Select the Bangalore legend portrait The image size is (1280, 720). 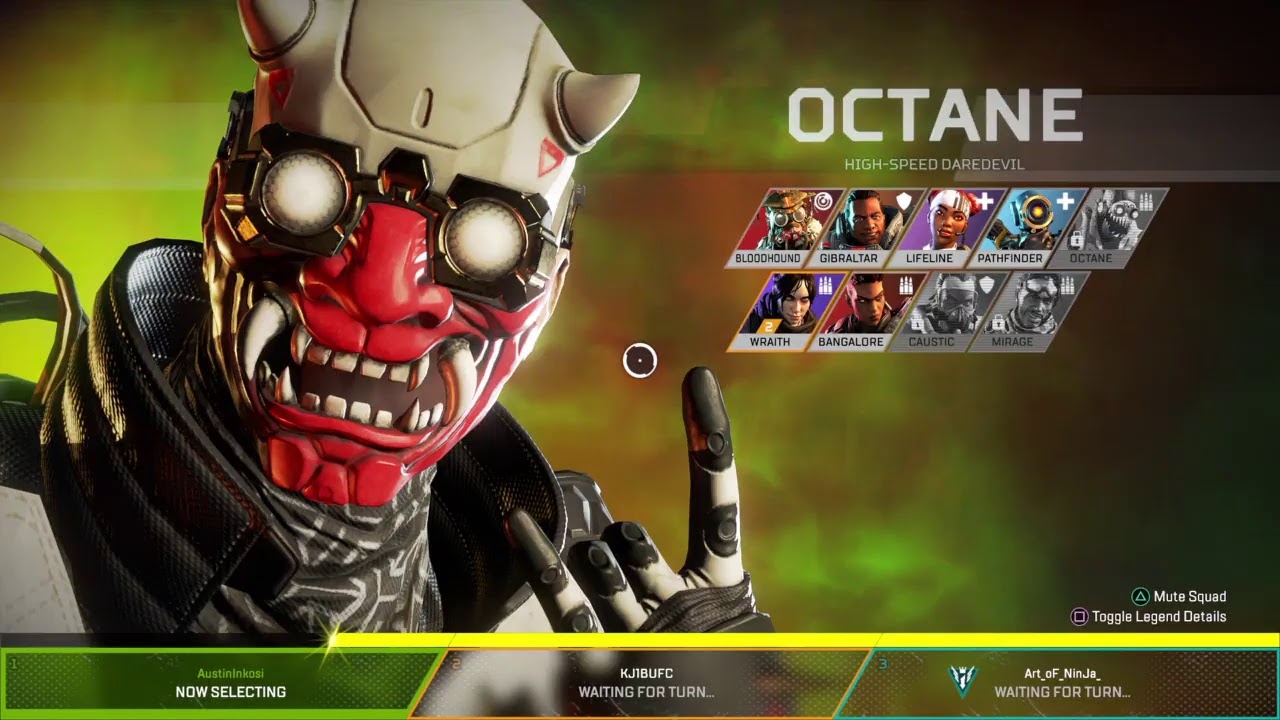pyautogui.click(x=859, y=311)
